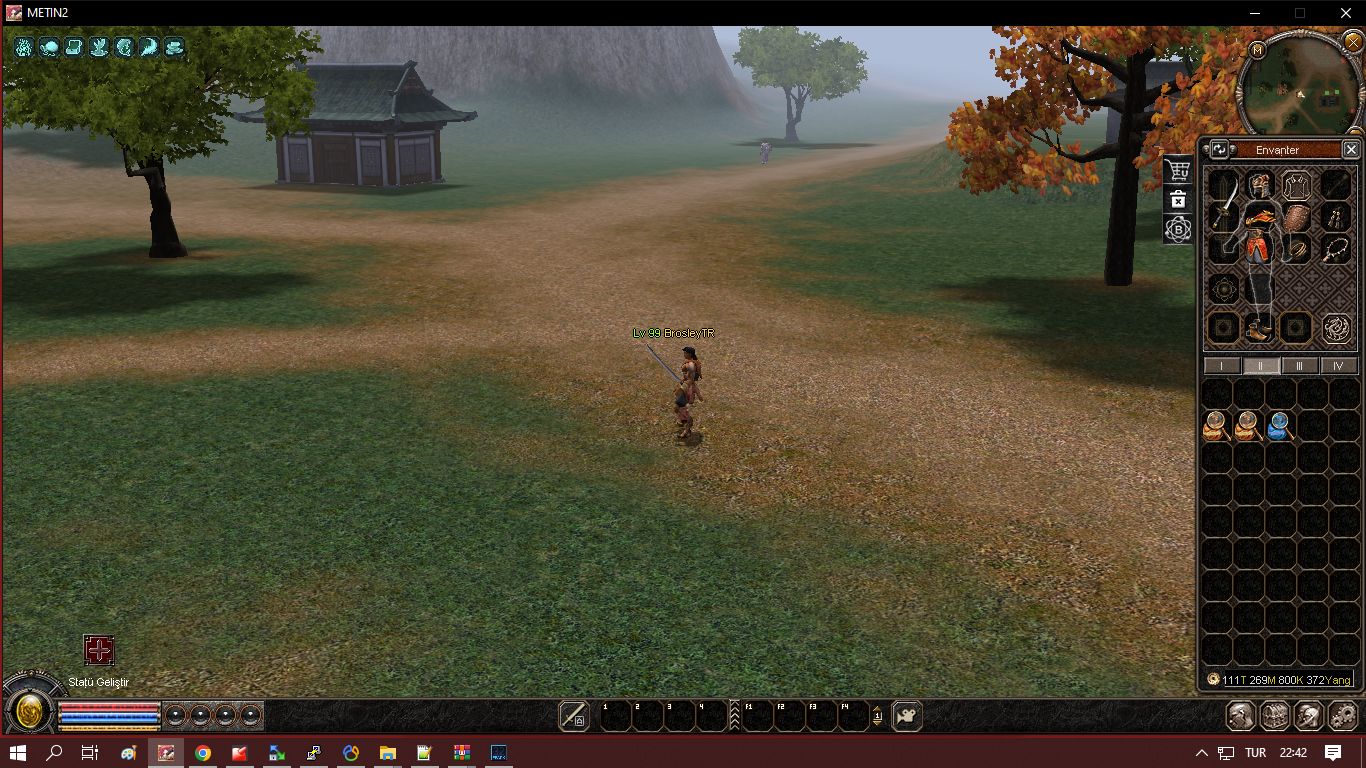
Task: Click the inventory swap arrows button
Action: tap(1220, 150)
